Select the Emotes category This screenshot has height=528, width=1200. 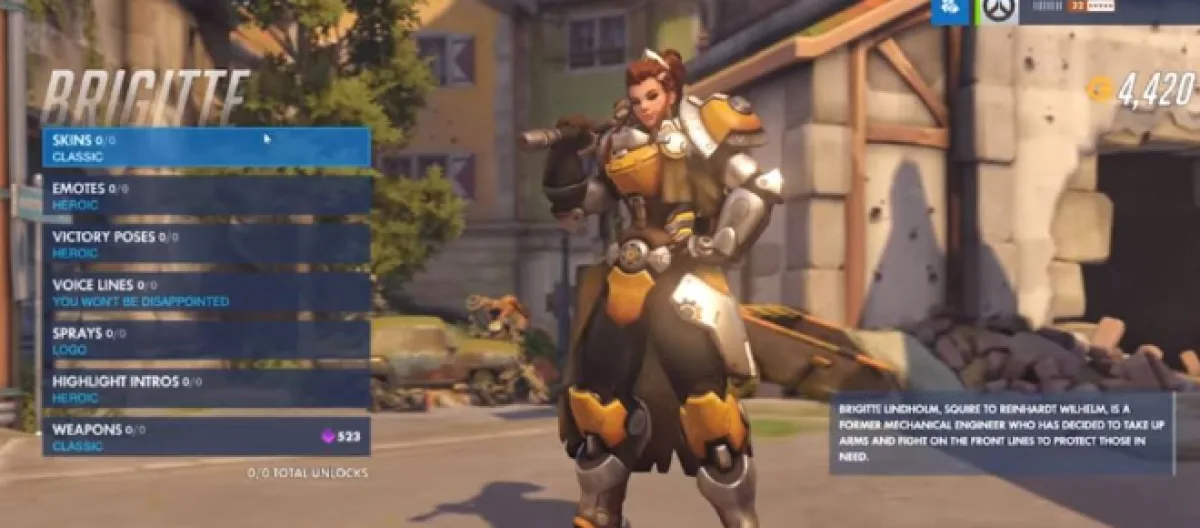click(206, 195)
